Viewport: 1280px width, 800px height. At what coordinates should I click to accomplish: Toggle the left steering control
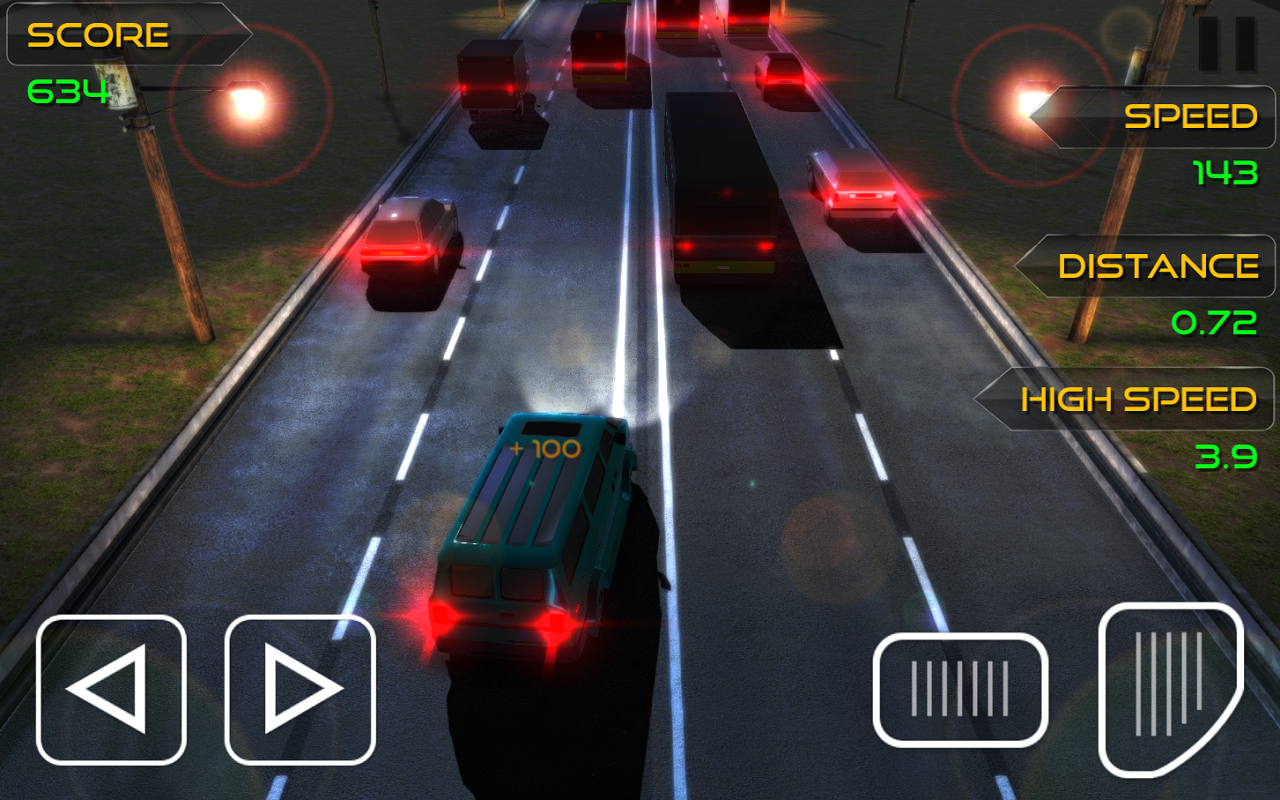tap(110, 689)
